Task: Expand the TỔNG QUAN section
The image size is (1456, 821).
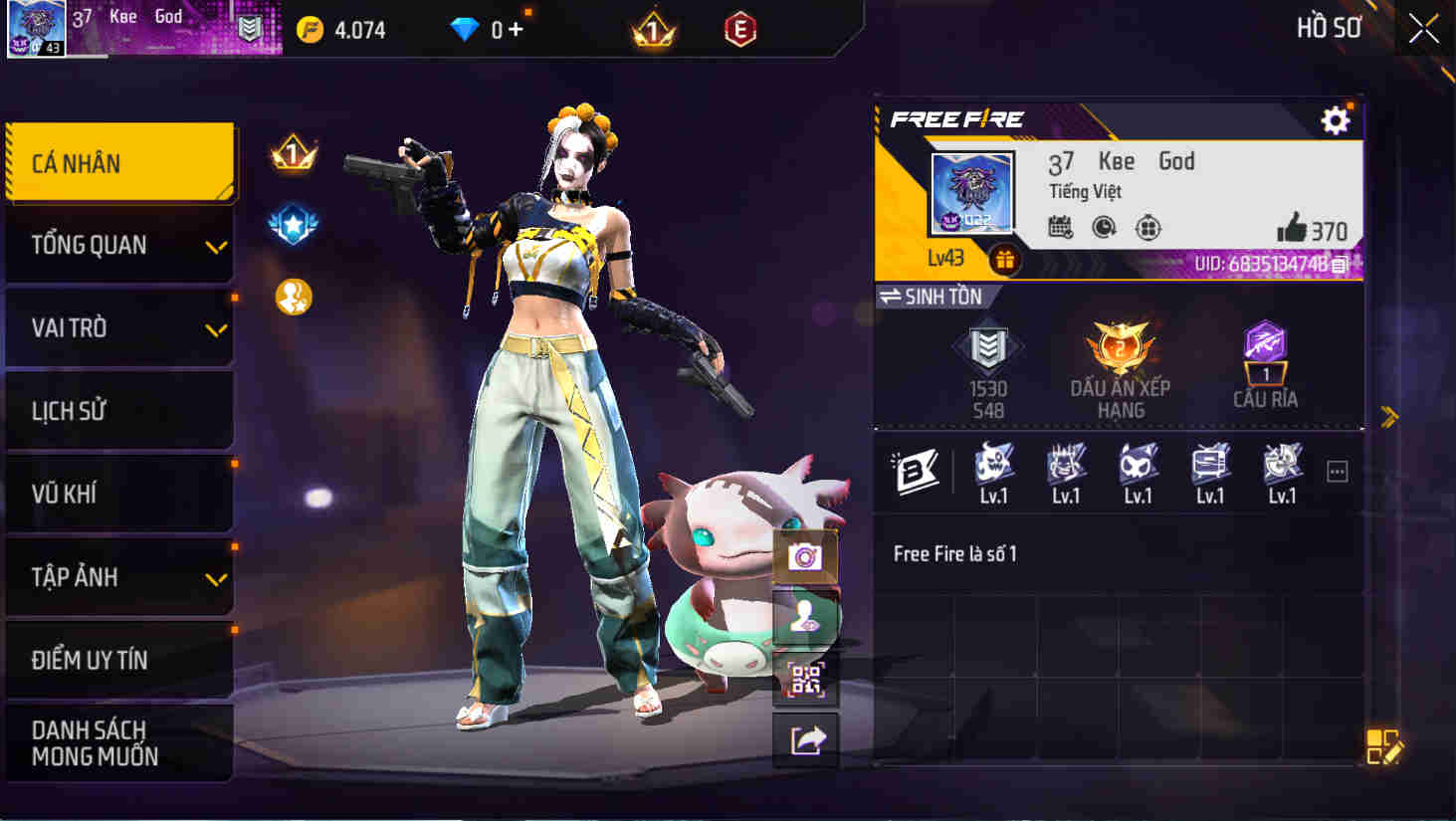Action: [x=119, y=245]
